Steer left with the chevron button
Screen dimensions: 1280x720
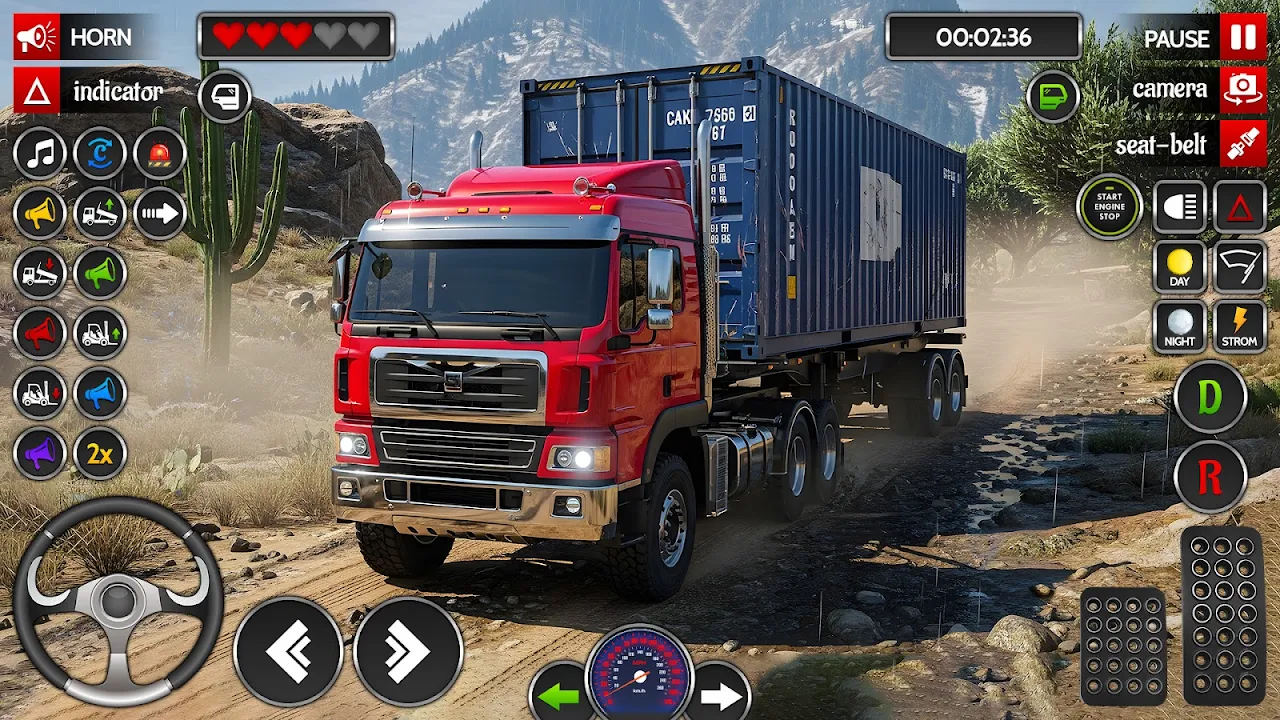(288, 652)
